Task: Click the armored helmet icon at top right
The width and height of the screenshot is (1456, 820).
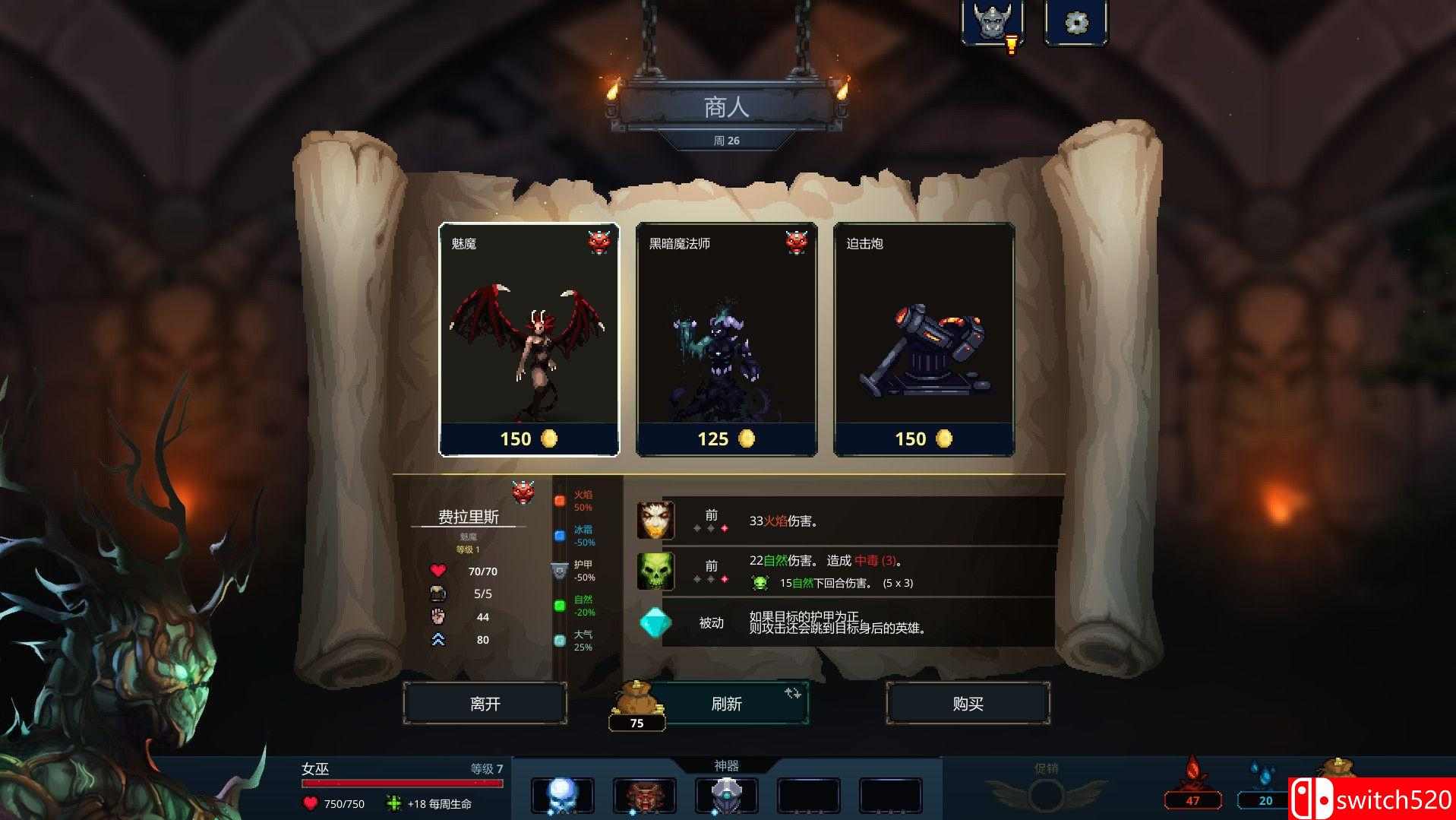Action: click(993, 21)
